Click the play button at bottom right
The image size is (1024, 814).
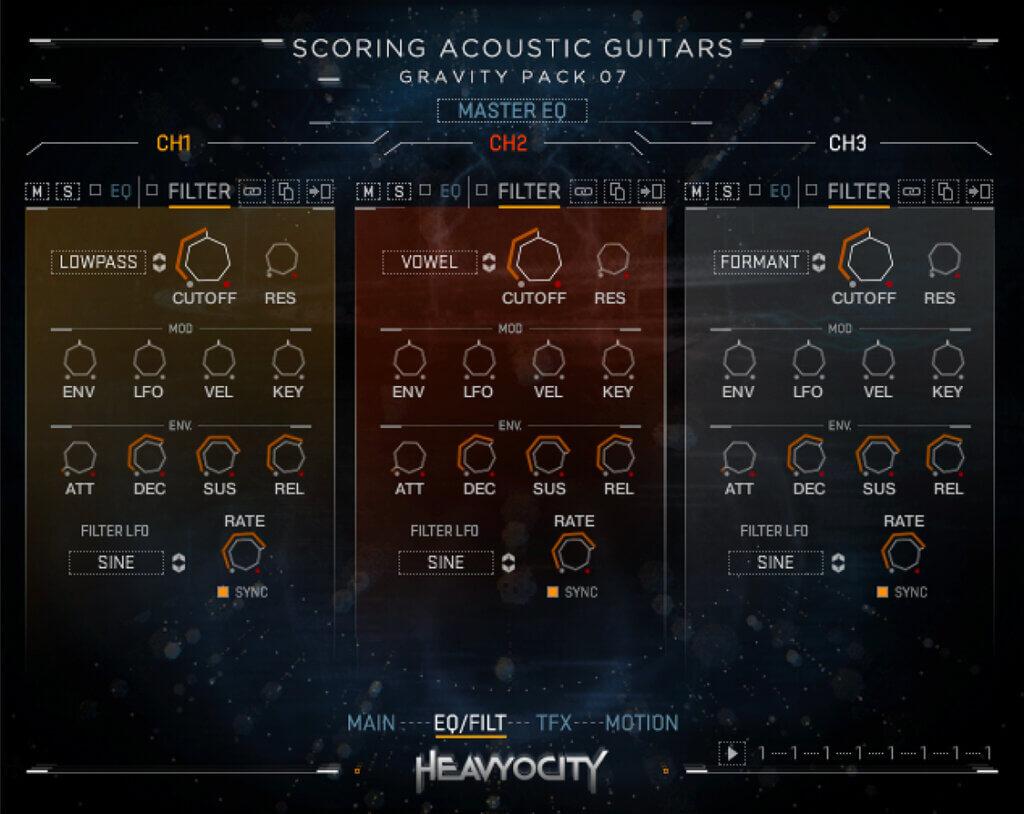[732, 753]
